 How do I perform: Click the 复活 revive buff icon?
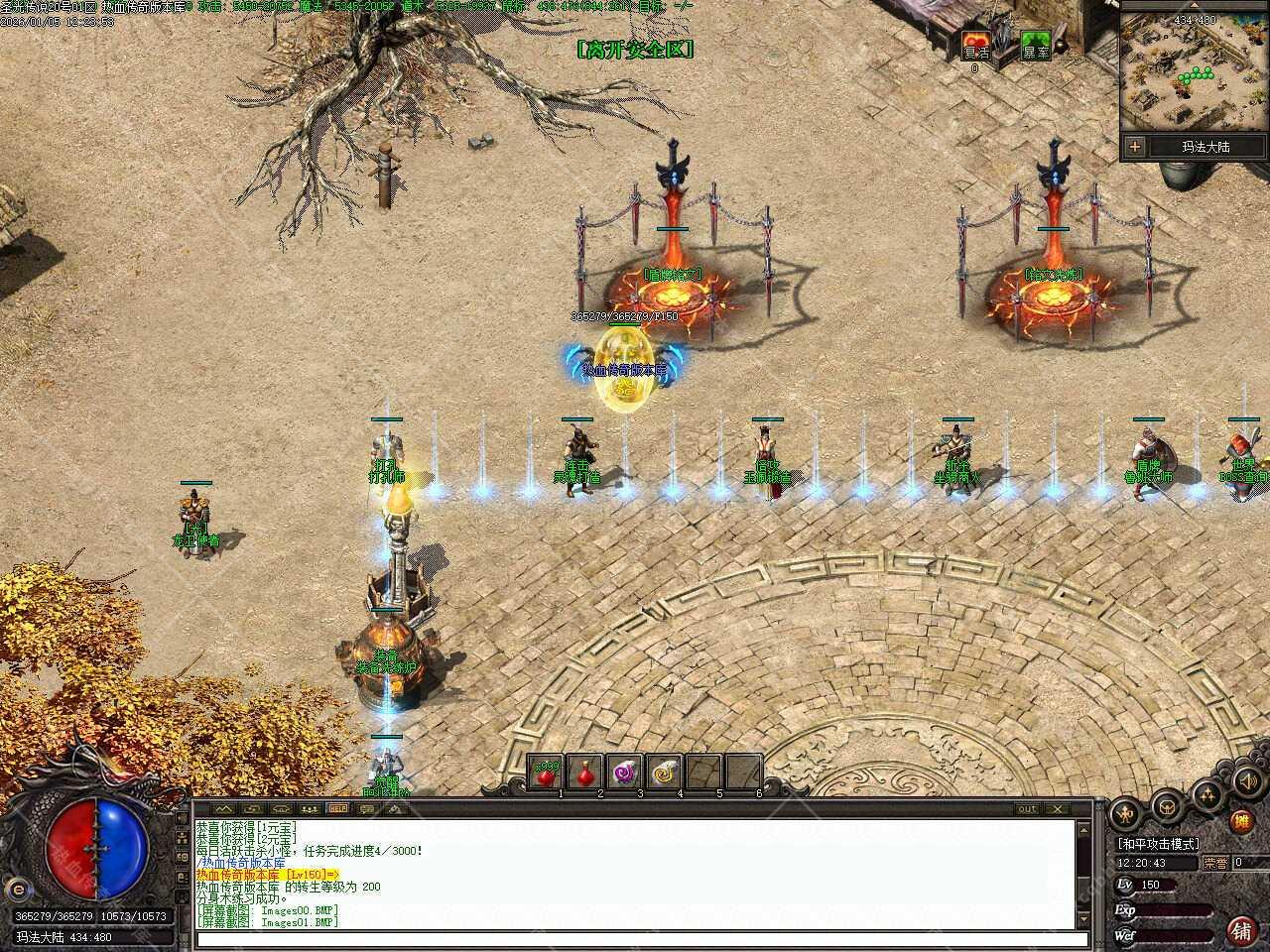coord(976,46)
